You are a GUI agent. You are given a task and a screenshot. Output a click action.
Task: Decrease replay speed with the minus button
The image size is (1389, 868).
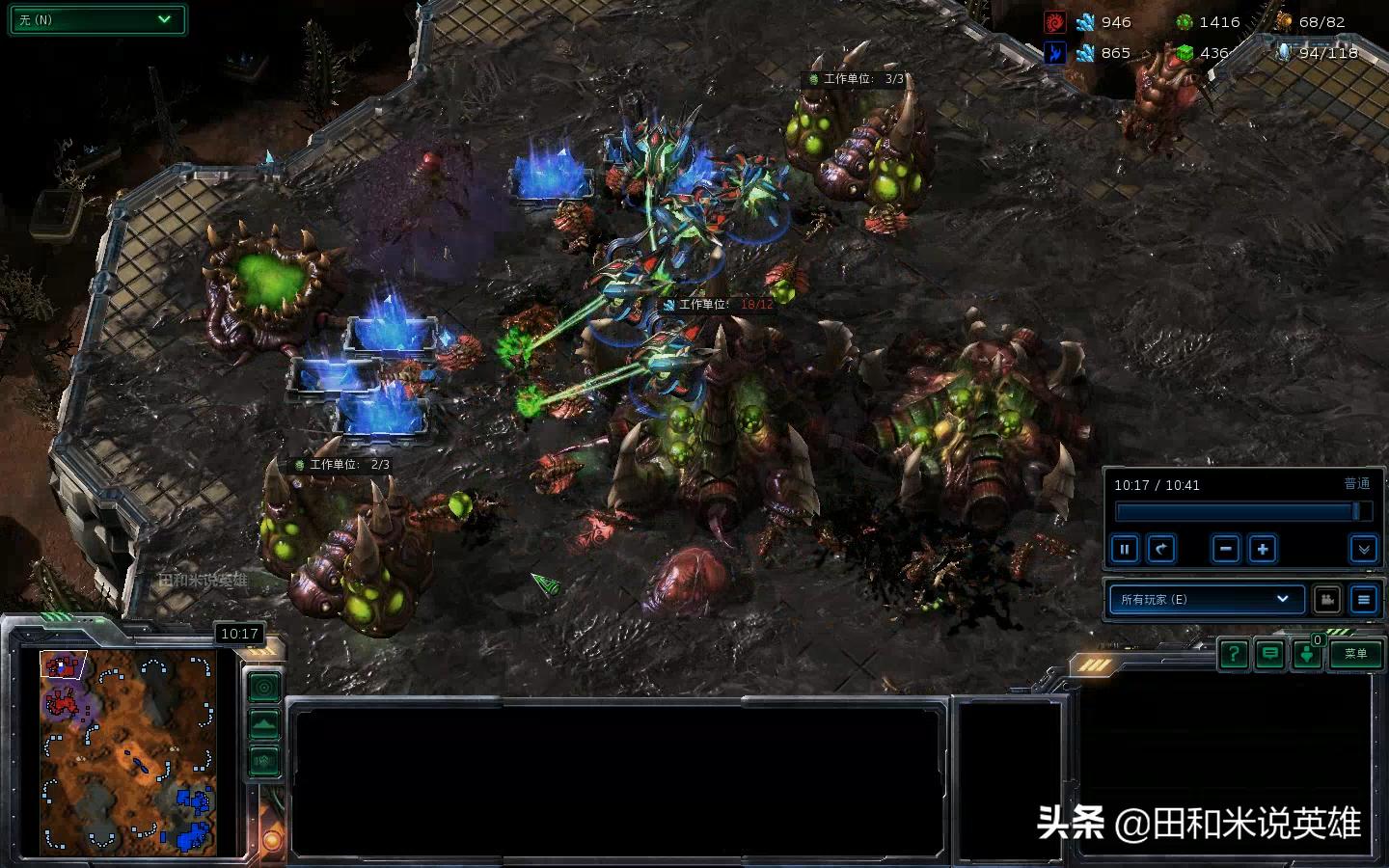(1225, 549)
